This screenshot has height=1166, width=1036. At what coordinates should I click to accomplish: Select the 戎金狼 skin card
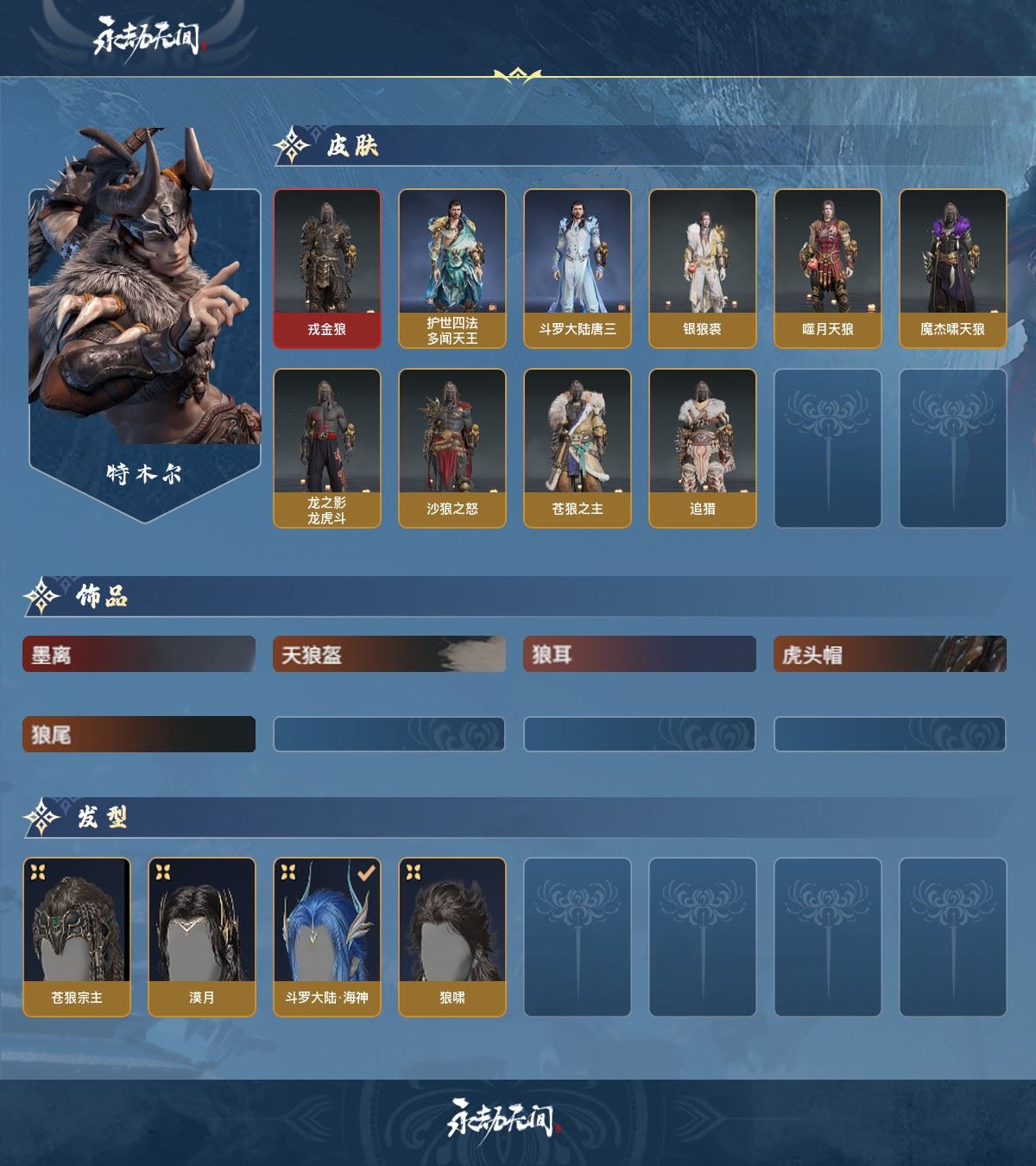click(x=327, y=269)
